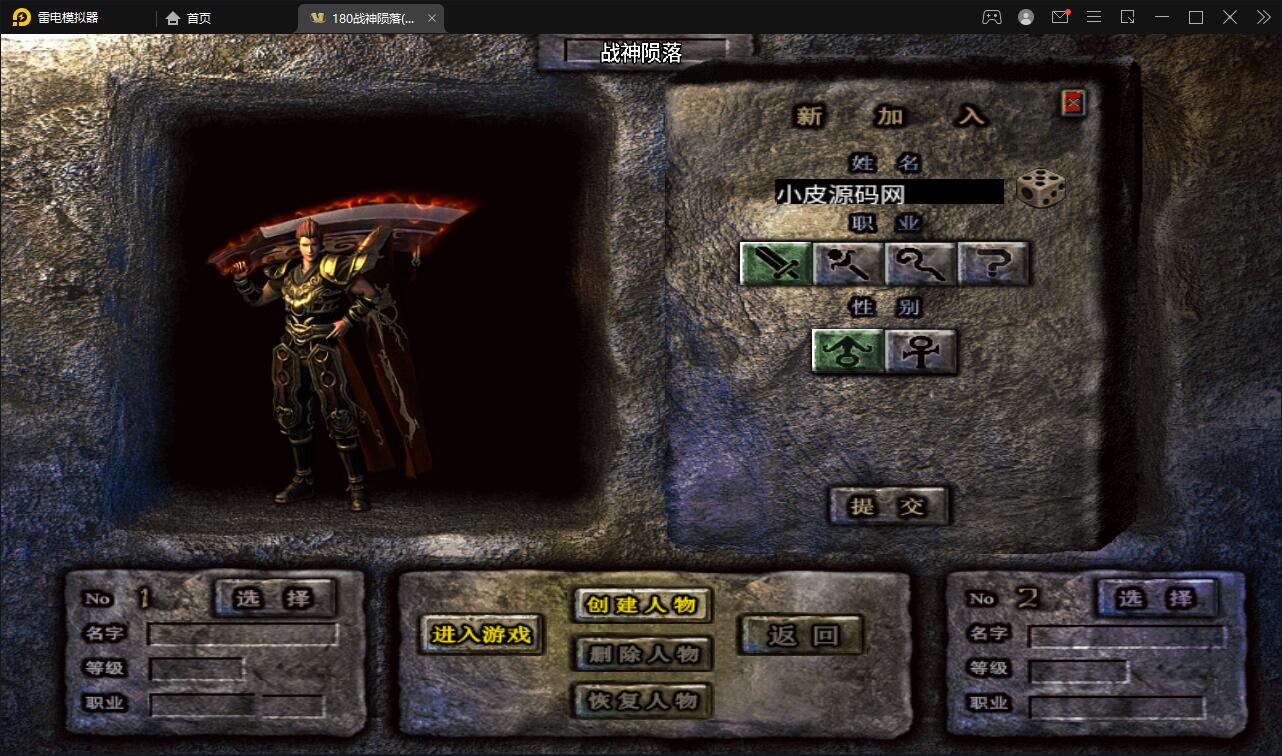Minimize the emulator window
Image resolution: width=1282 pixels, height=756 pixels.
click(x=1161, y=17)
